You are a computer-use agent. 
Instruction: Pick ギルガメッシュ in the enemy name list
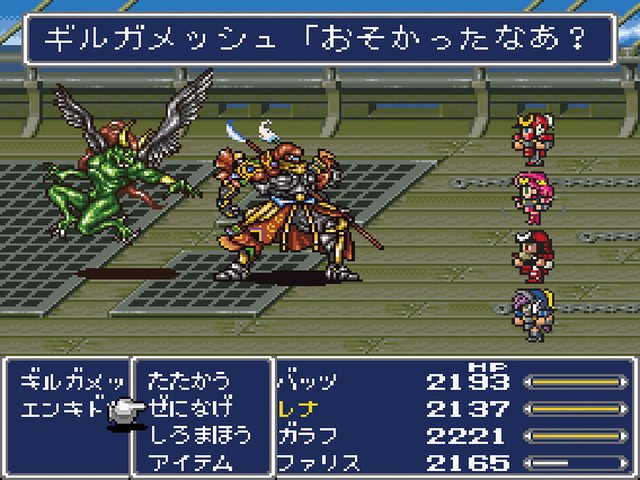pyautogui.click(x=68, y=381)
